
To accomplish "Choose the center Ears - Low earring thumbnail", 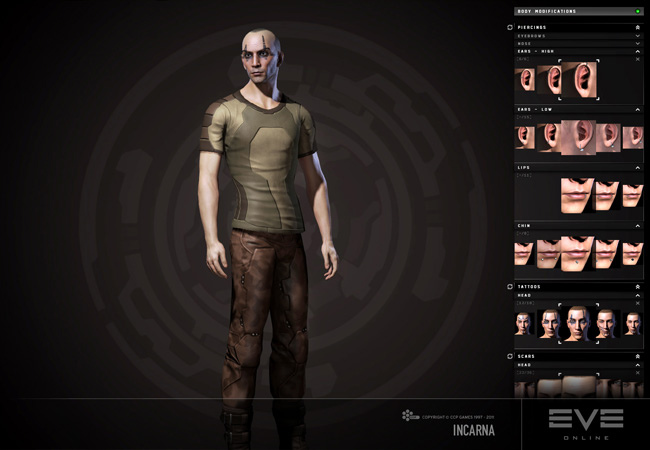I will (578, 137).
